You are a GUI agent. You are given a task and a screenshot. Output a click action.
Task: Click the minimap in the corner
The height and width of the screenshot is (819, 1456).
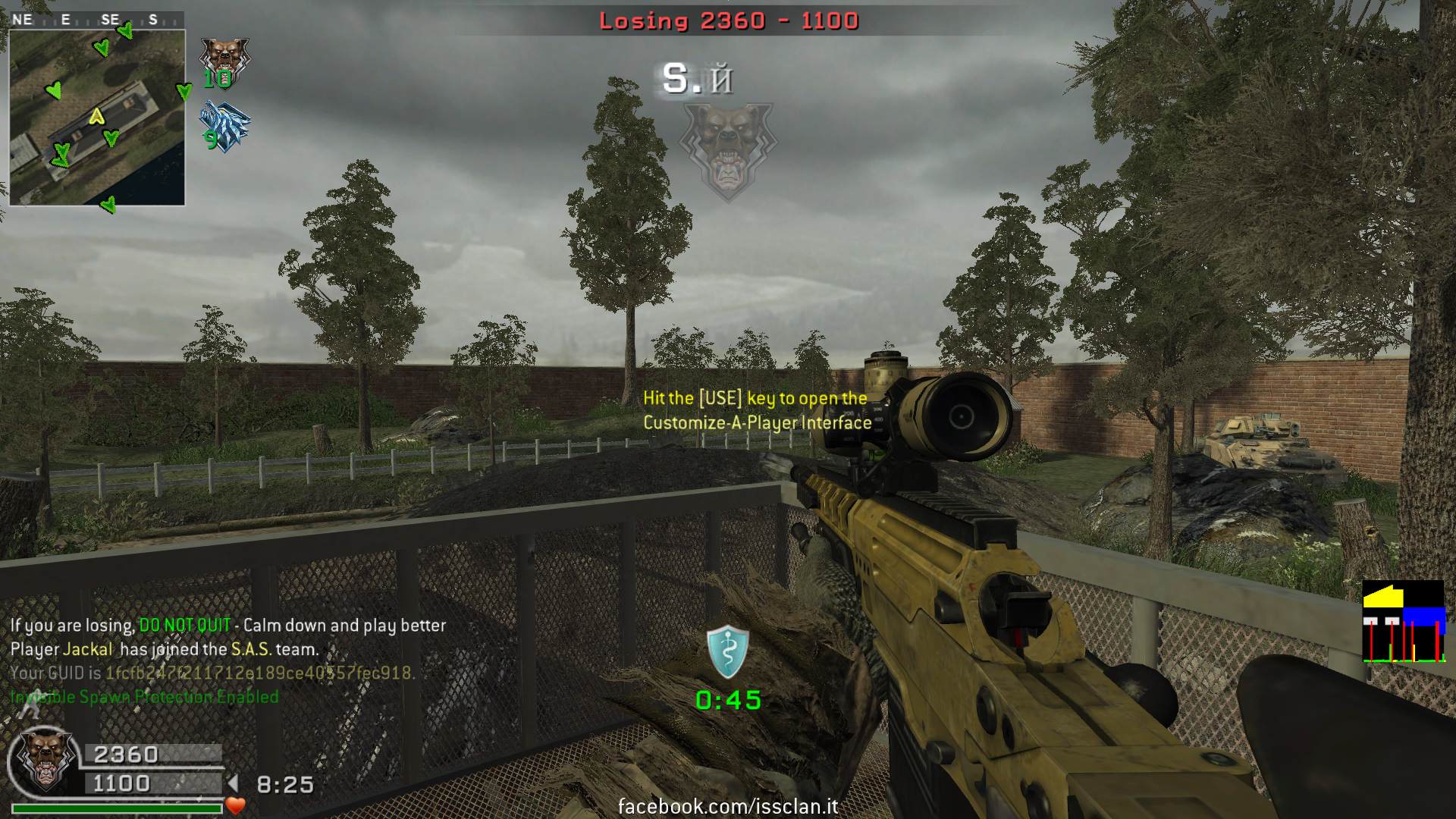(97, 118)
